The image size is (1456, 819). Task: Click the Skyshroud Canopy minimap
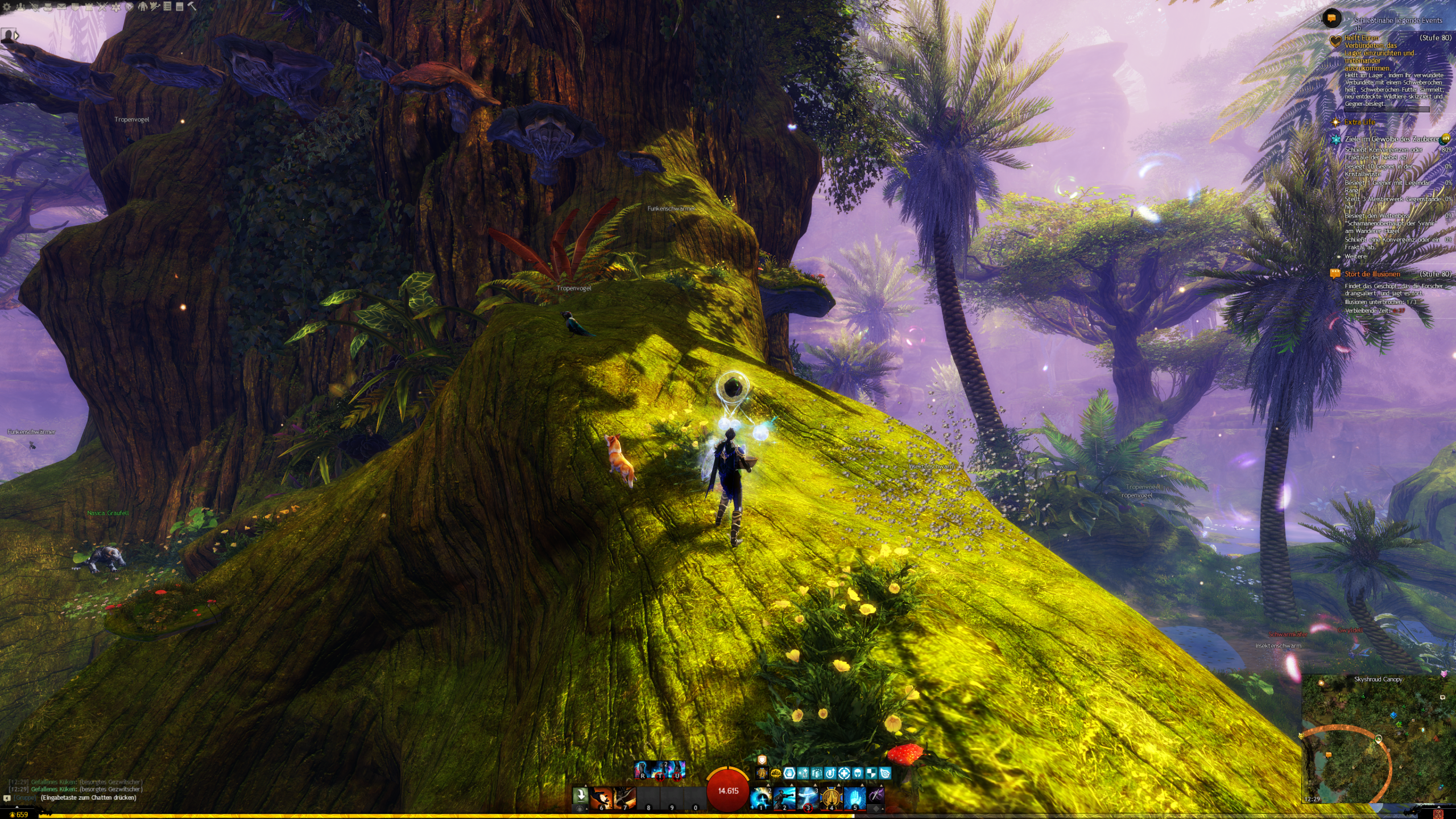click(x=1378, y=739)
